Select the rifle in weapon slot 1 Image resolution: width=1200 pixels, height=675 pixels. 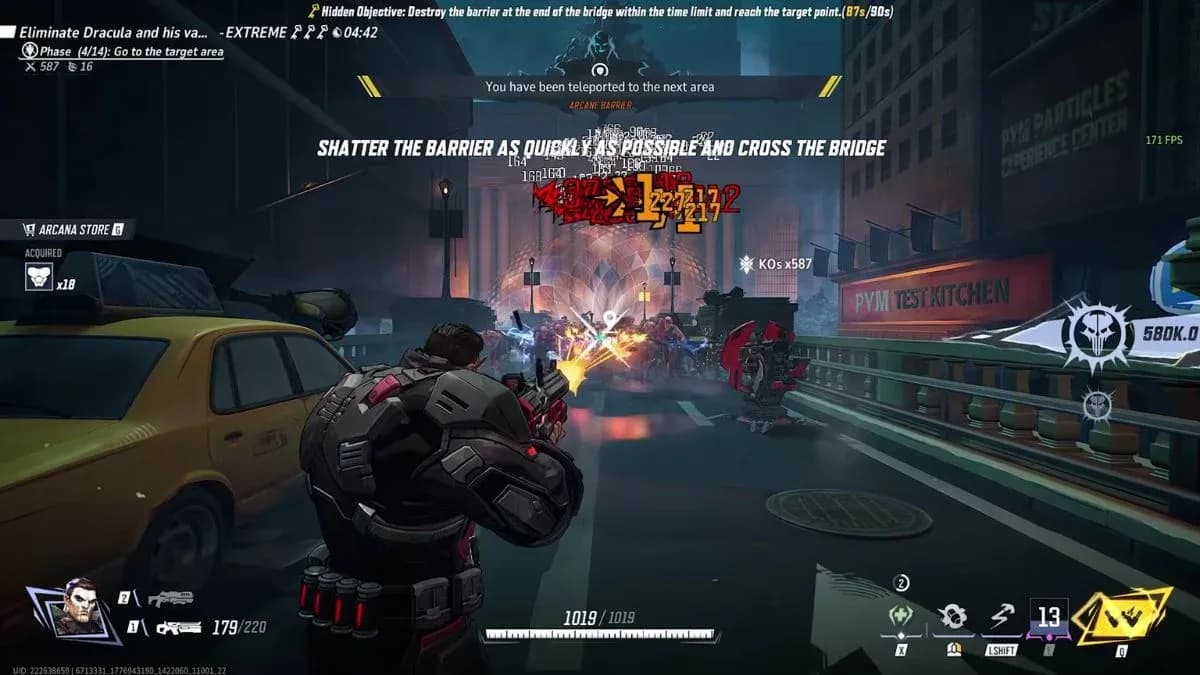[180, 628]
